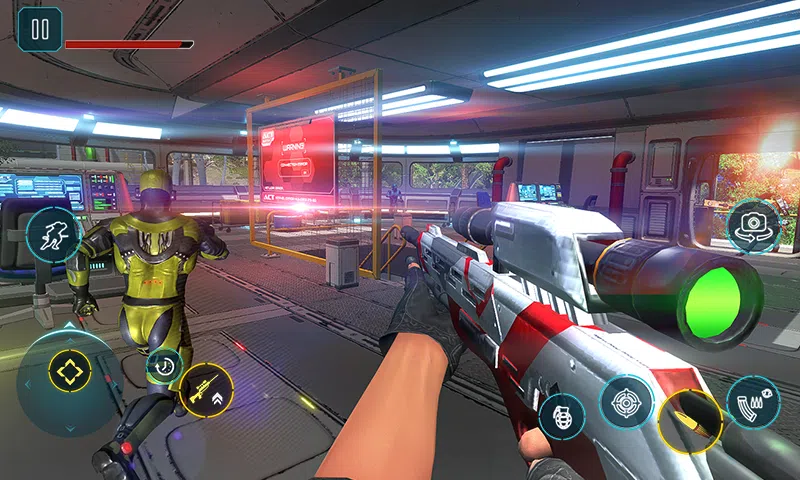Fire the weapon with the bullet button

point(690,420)
